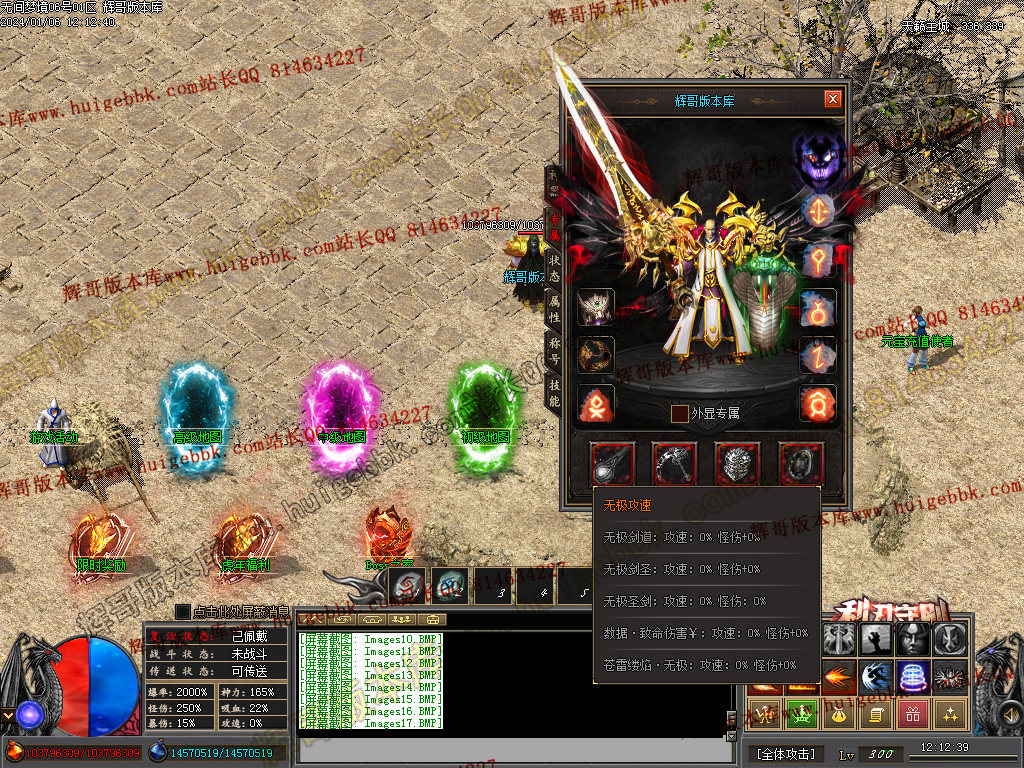1024x768 pixels.
Task: Select the helmet equipment slot
Action: pyautogui.click(x=597, y=307)
